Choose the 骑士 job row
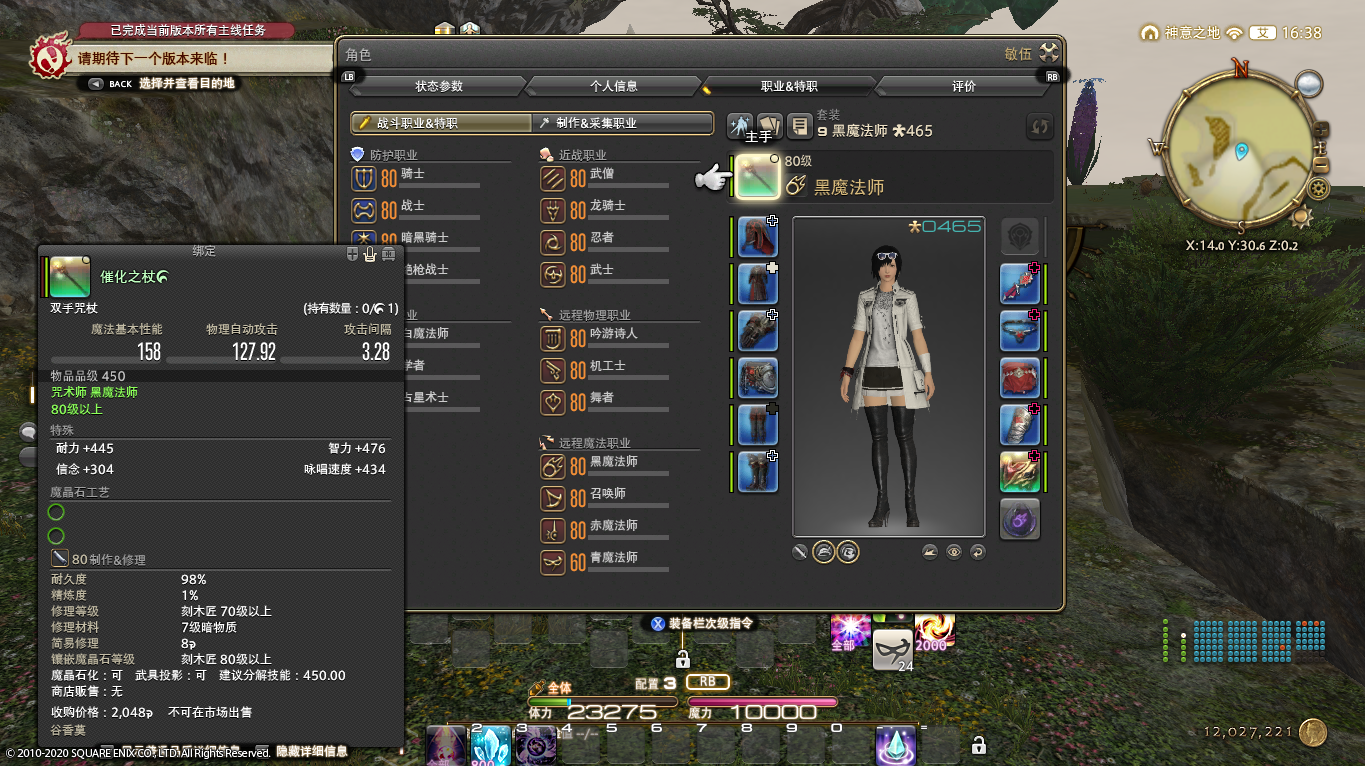This screenshot has width=1365, height=766. [x=414, y=179]
